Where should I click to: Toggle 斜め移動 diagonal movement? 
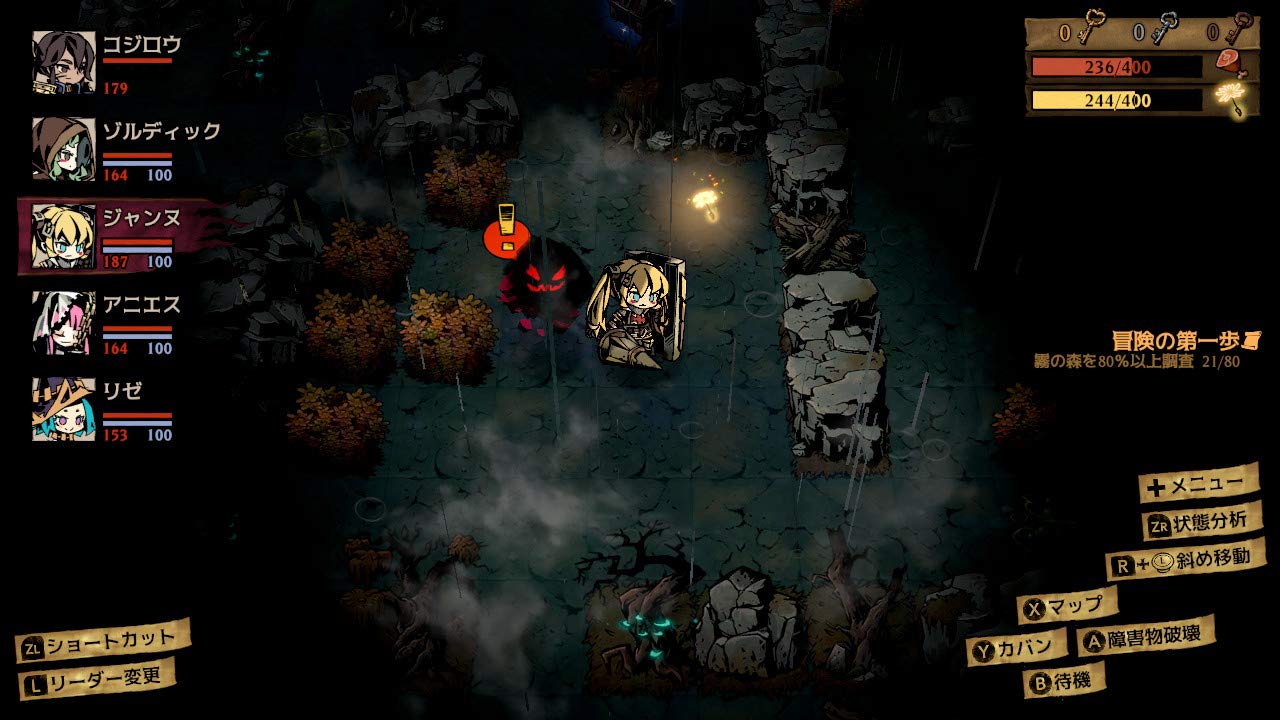pos(1186,559)
